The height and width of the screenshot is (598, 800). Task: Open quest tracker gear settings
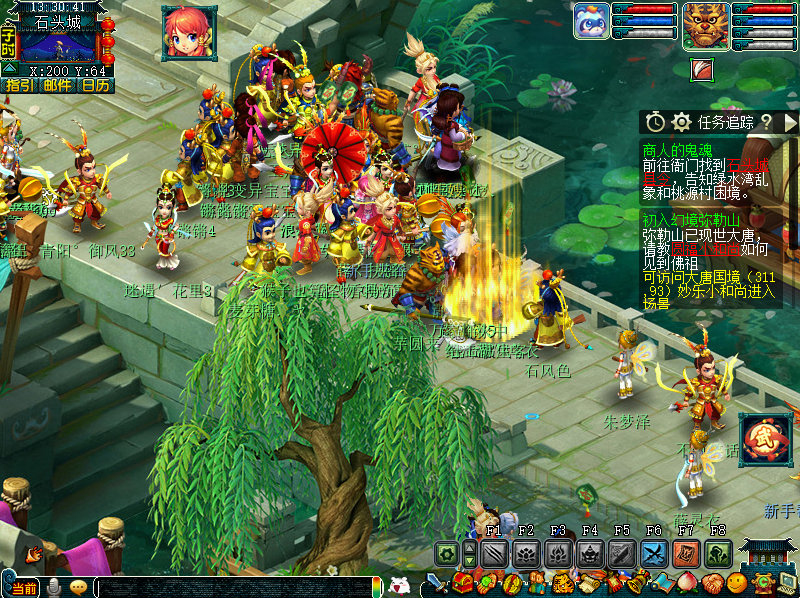point(682,122)
